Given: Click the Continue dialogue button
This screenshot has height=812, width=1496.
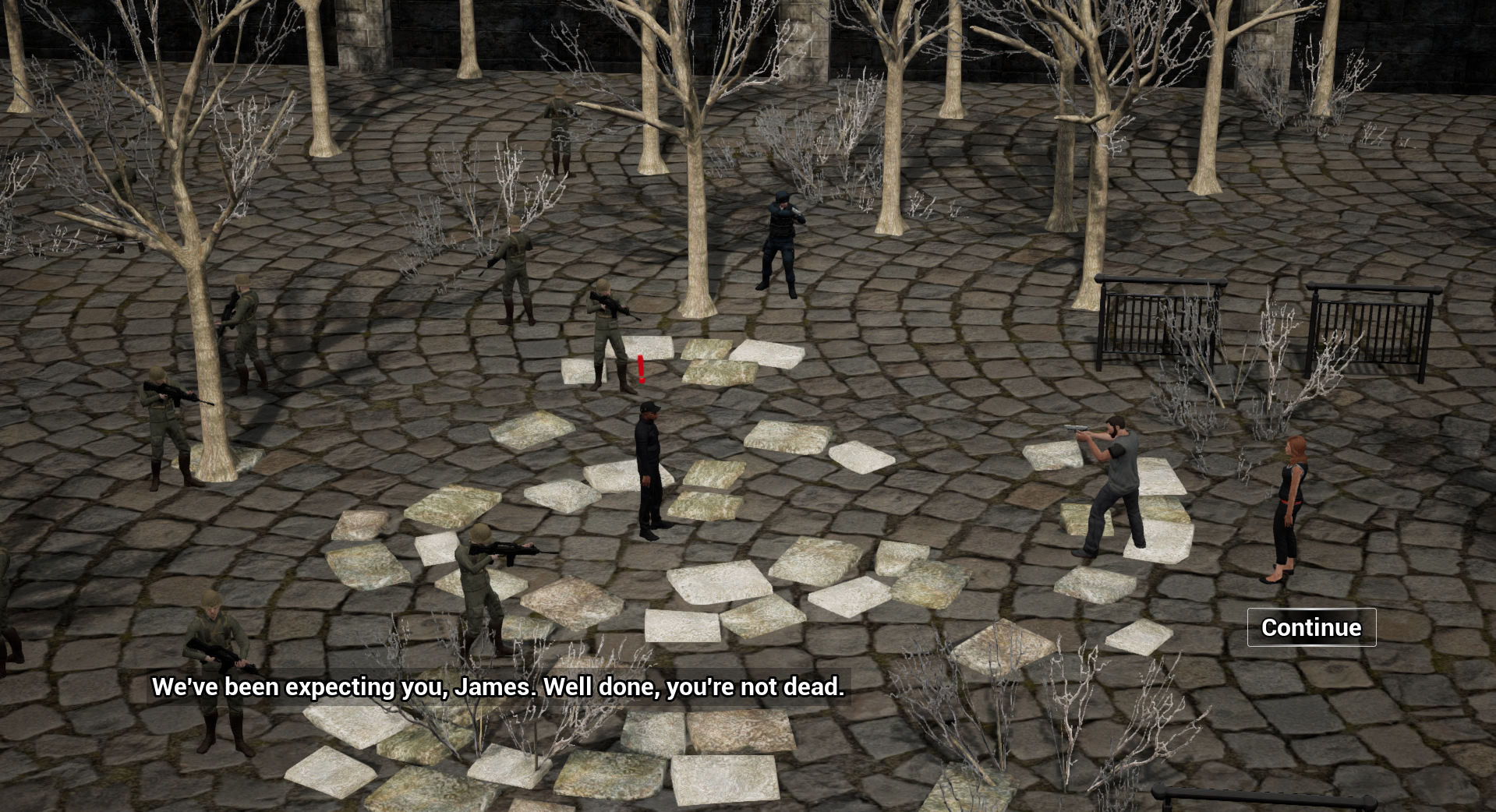Looking at the screenshot, I should (x=1311, y=627).
